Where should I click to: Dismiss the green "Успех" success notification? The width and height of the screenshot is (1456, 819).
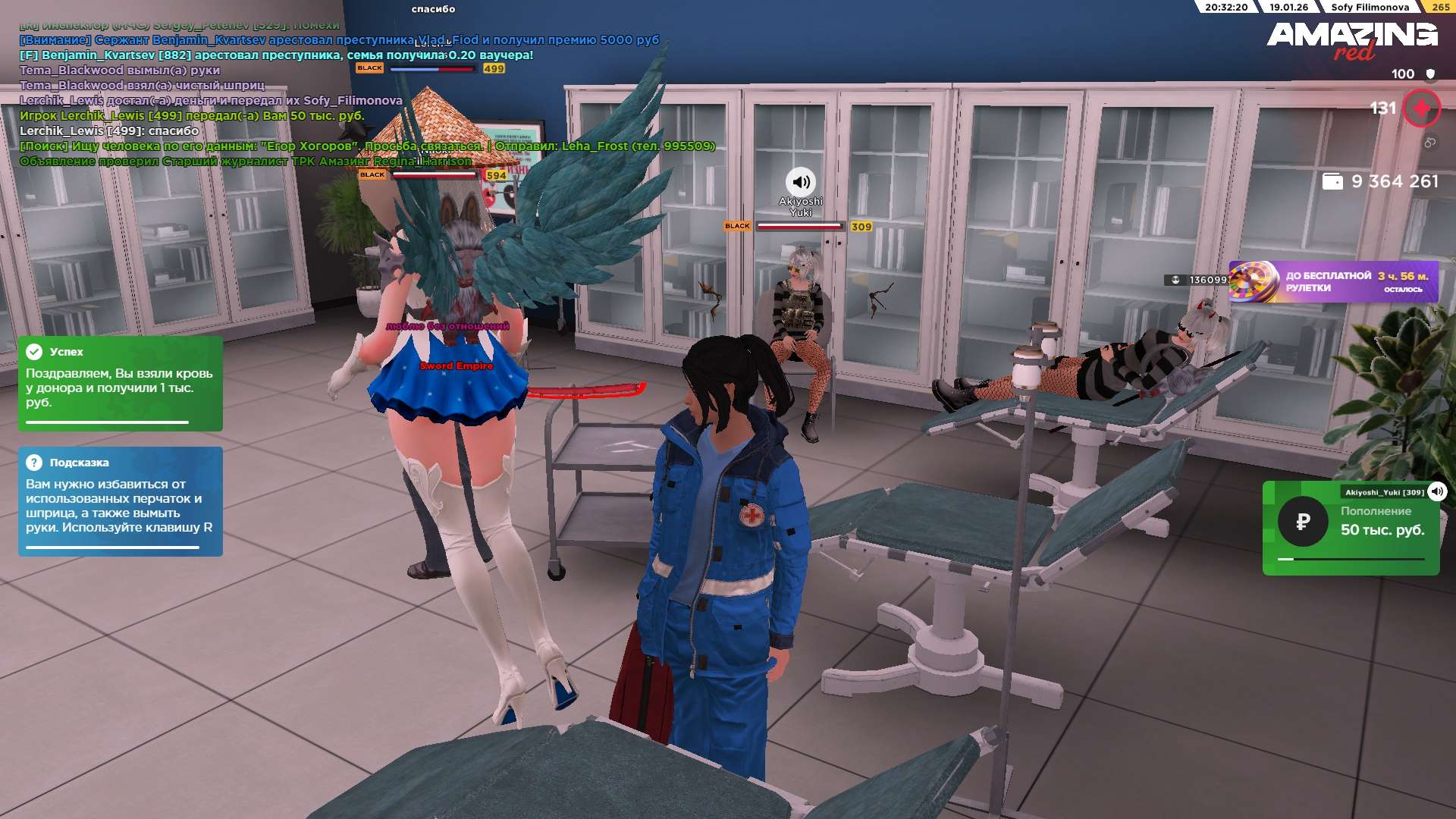(x=120, y=383)
